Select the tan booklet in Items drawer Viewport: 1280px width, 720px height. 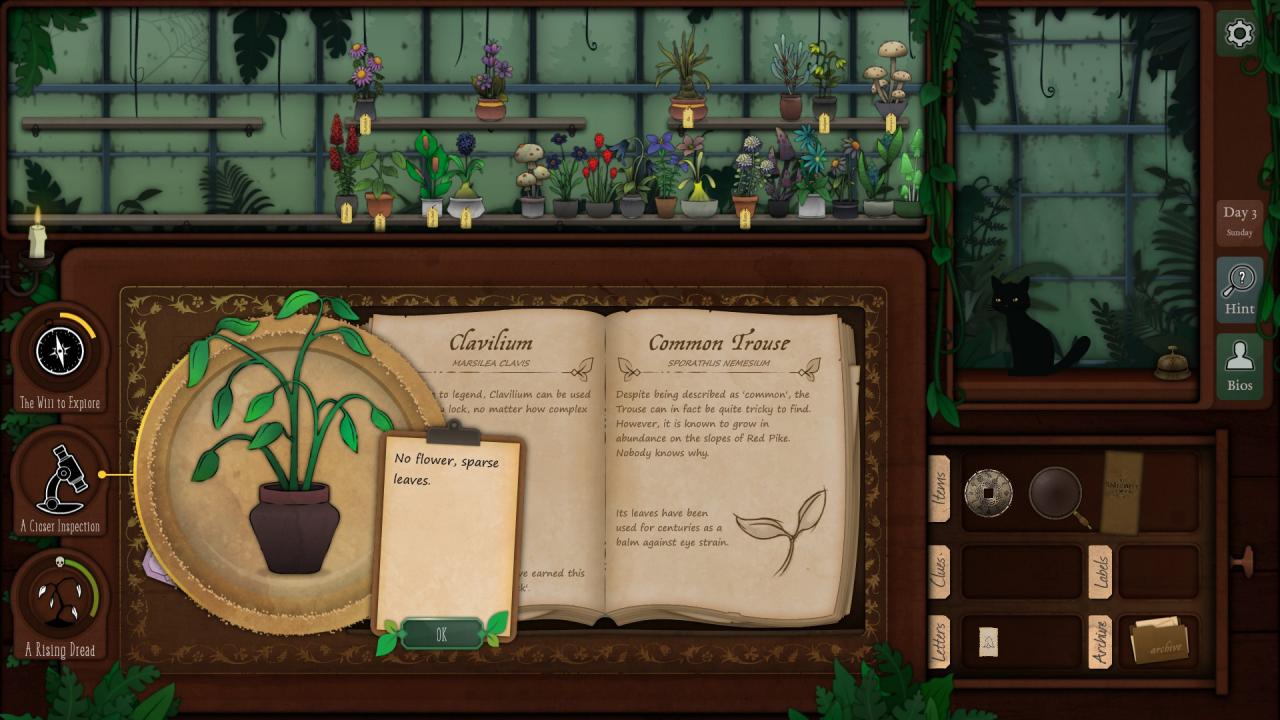pyautogui.click(x=1121, y=492)
